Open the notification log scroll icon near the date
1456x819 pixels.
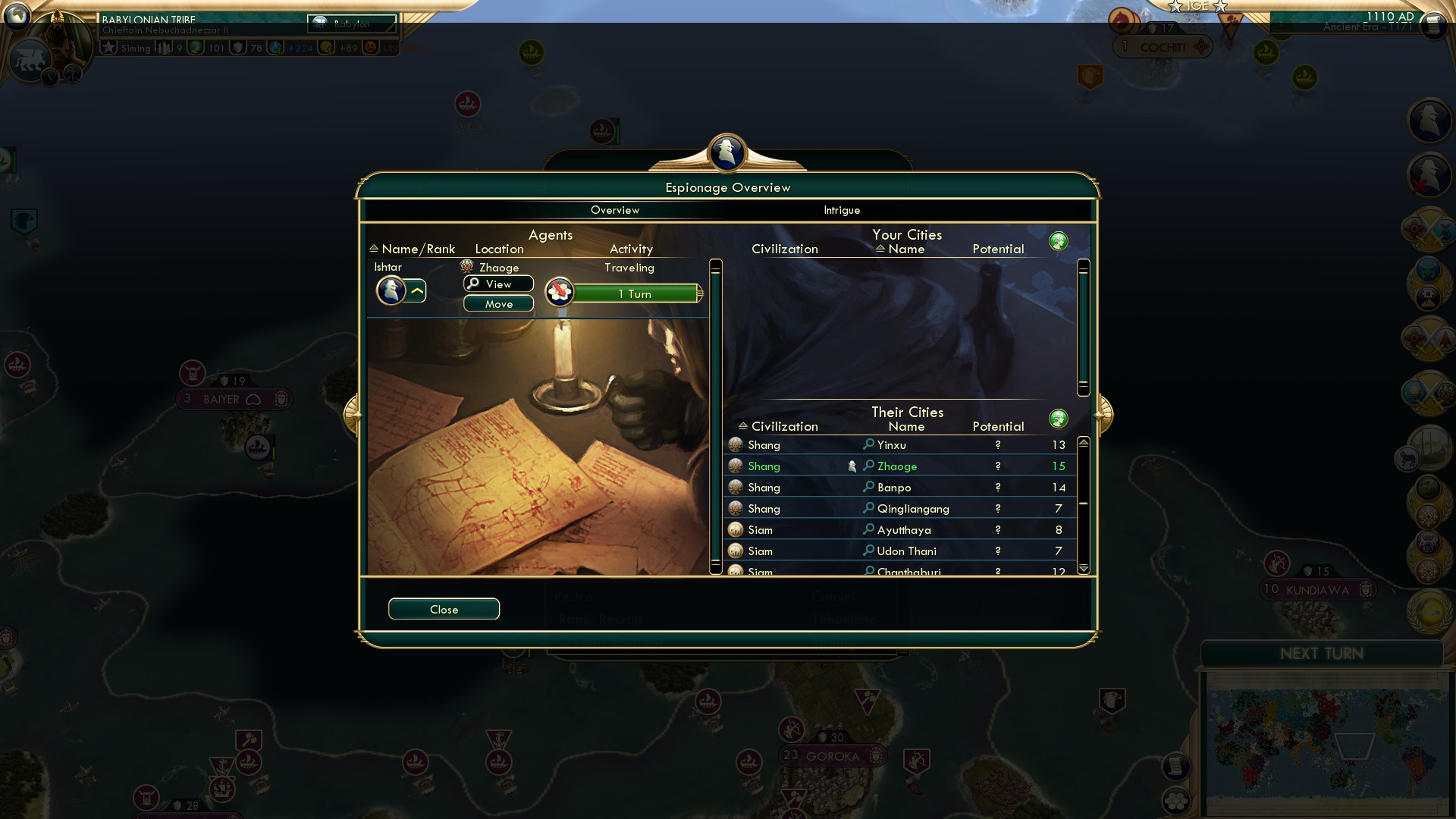coord(1432,25)
